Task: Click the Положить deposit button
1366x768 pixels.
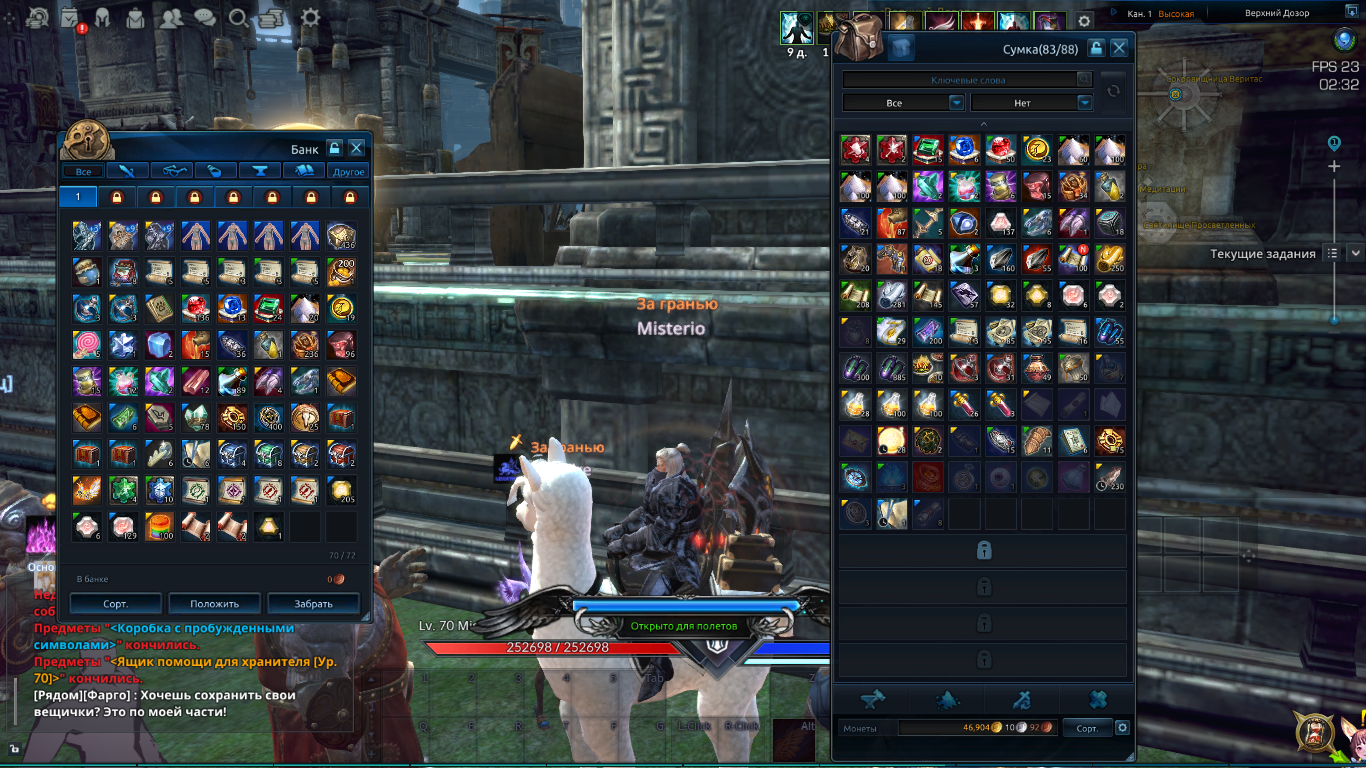Action: [215, 603]
